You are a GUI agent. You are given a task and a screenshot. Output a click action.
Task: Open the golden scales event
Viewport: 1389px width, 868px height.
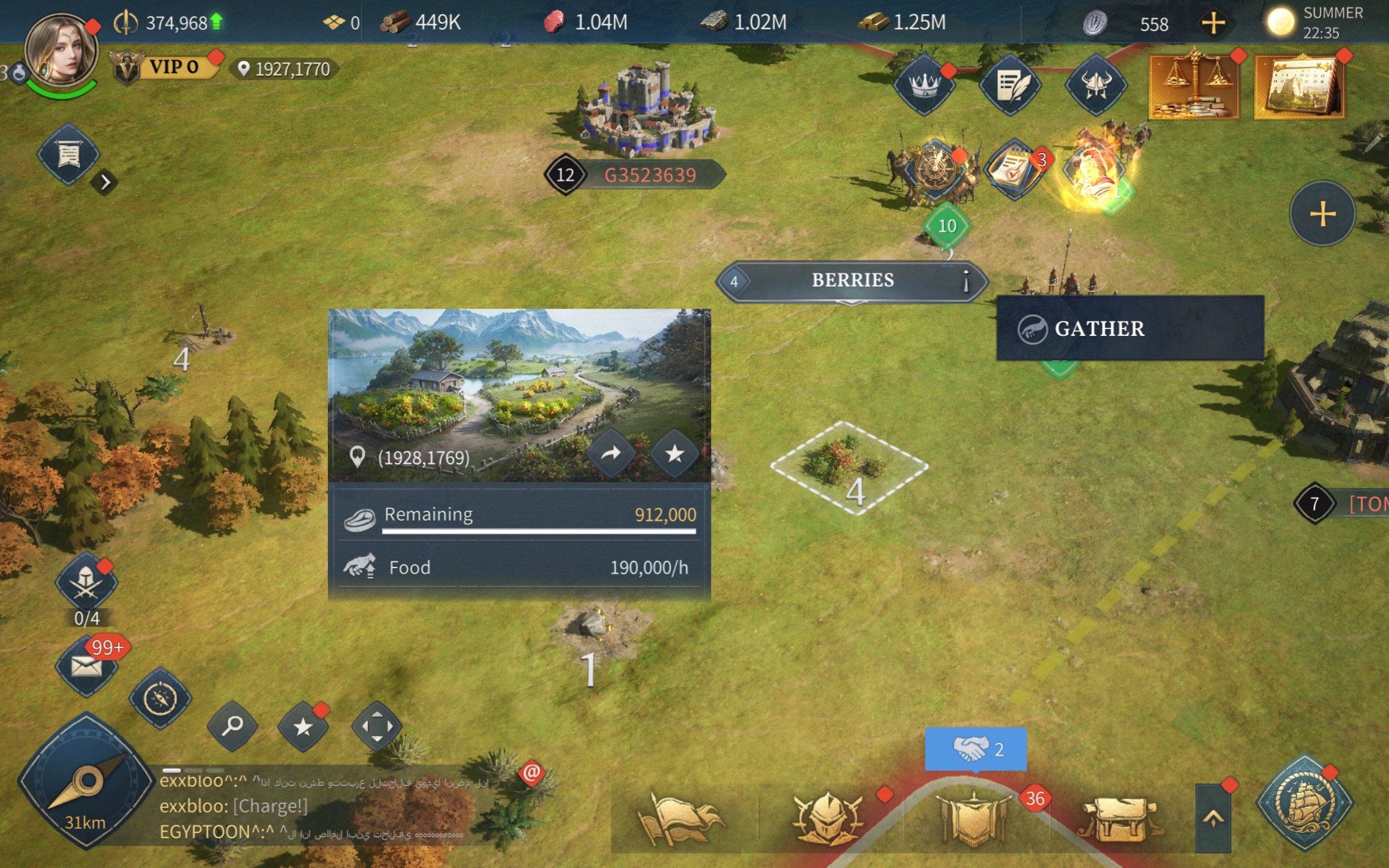pos(1194,86)
